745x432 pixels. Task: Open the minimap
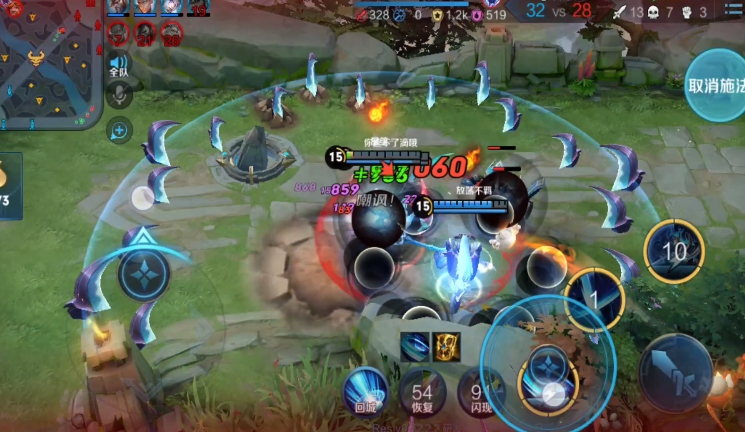[x=52, y=62]
